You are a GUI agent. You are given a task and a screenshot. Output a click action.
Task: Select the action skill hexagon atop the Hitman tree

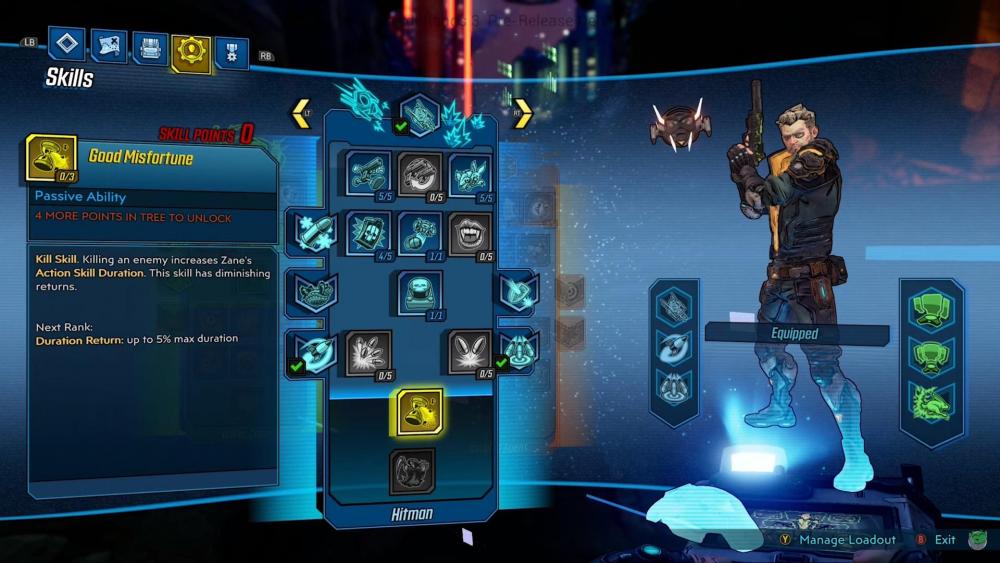click(x=420, y=113)
